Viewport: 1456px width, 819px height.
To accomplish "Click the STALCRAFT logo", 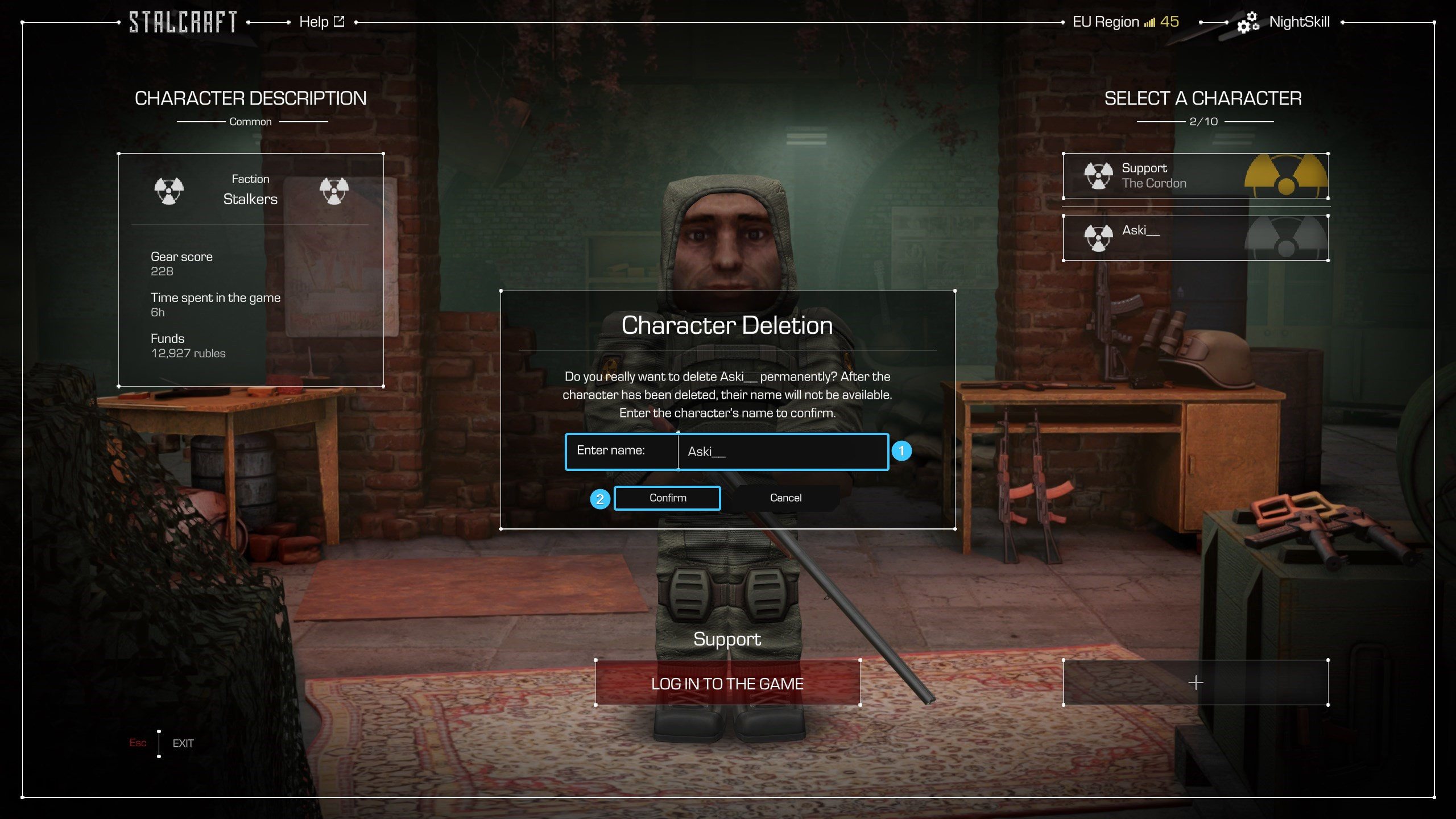I will pos(183,22).
